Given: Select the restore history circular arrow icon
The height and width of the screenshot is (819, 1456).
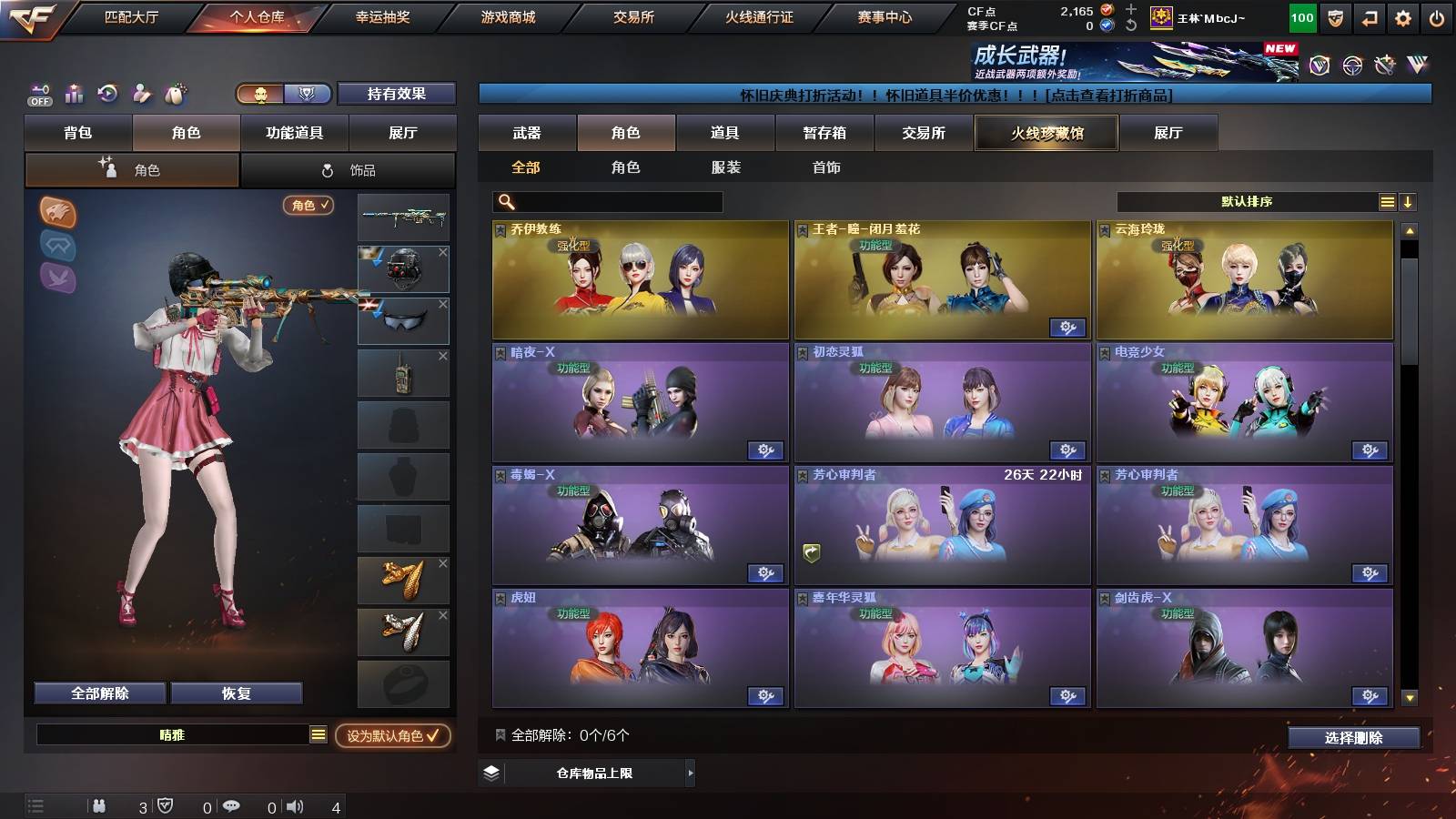Looking at the screenshot, I should pyautogui.click(x=106, y=93).
